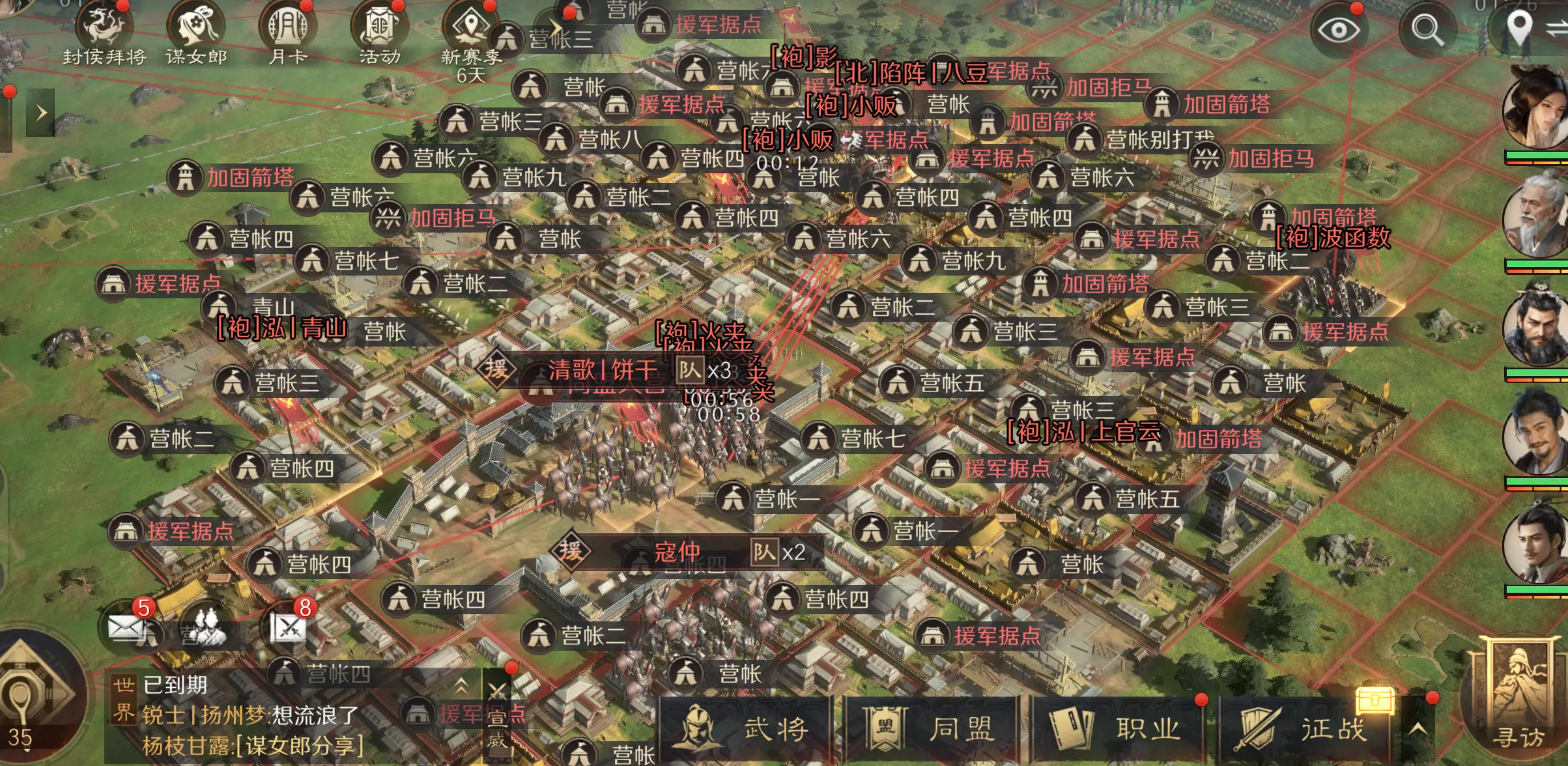Toggle the eye visibility icon
The height and width of the screenshot is (766, 1568).
[1339, 30]
